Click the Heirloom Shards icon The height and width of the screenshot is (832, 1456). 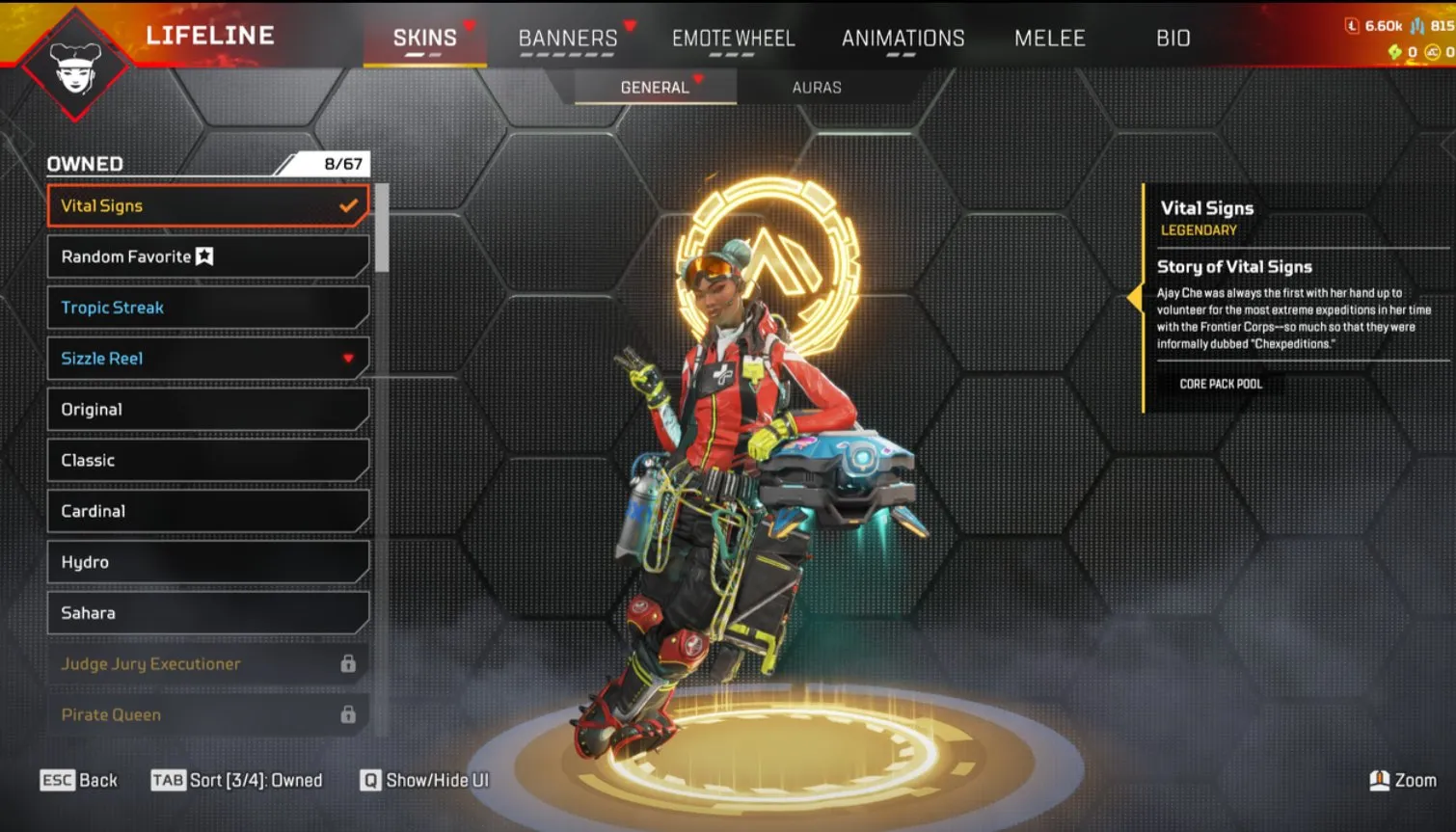[1396, 50]
